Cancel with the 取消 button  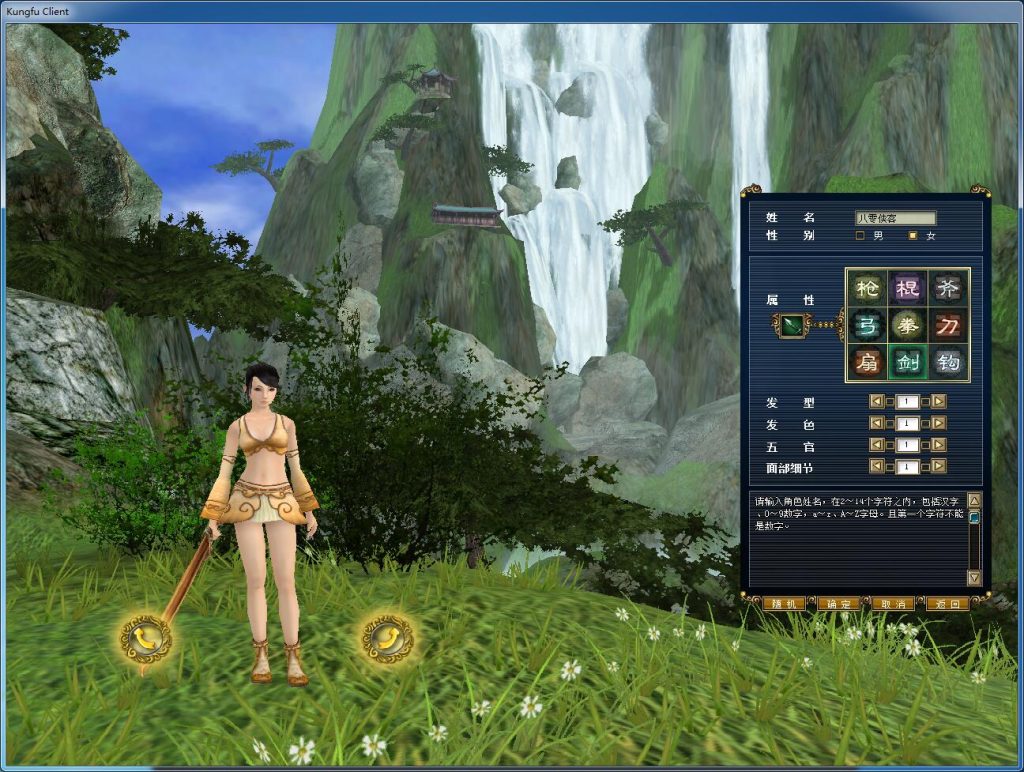892,604
